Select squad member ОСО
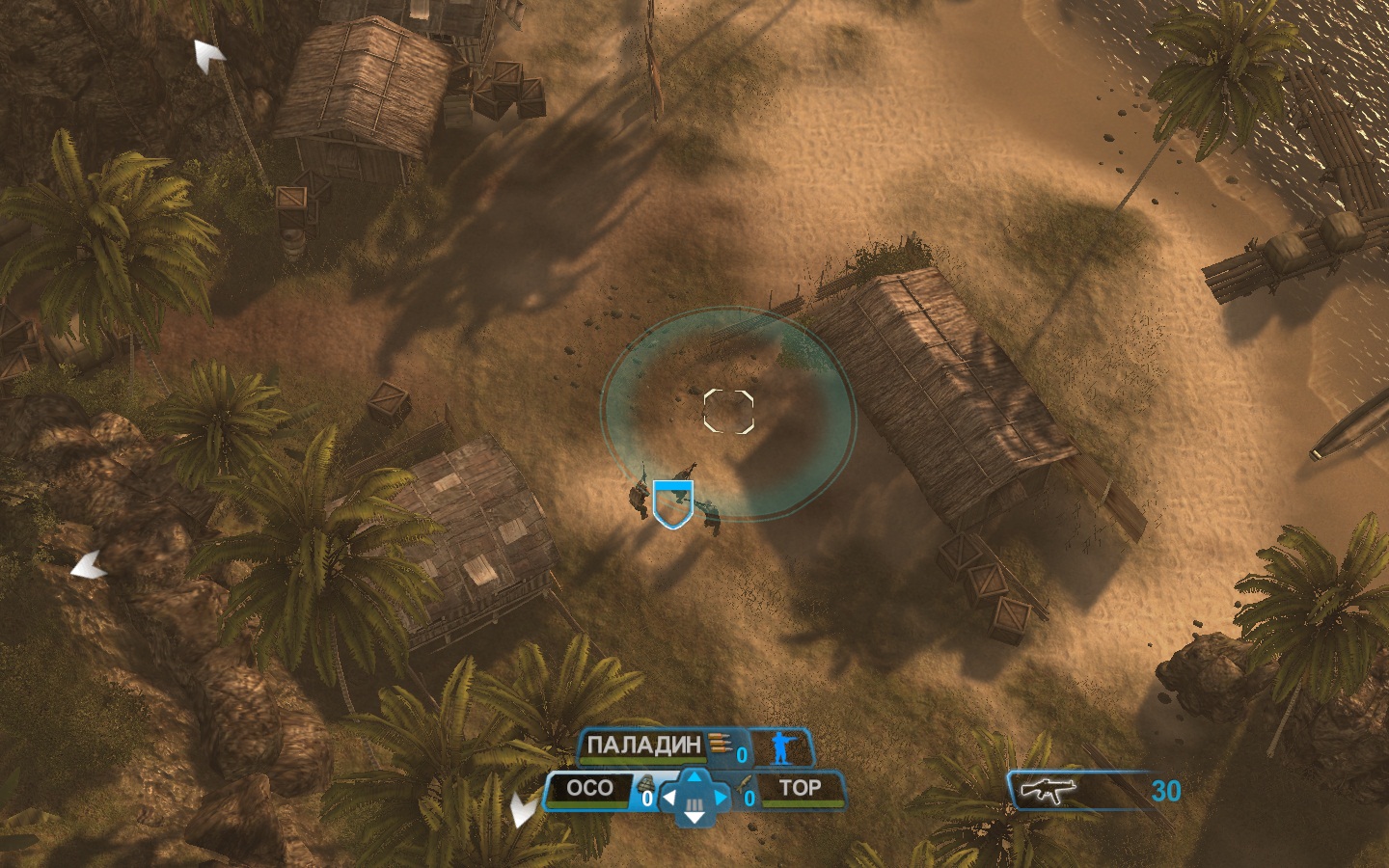The image size is (1389, 868). click(x=589, y=789)
